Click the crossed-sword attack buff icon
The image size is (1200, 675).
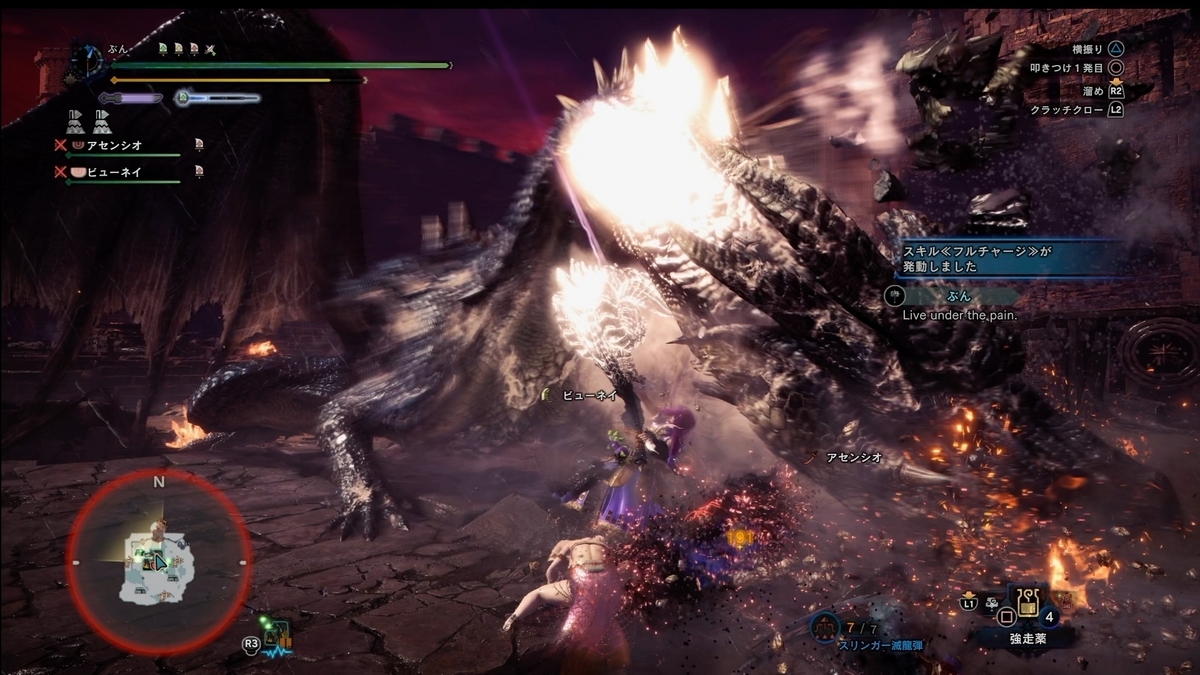[209, 48]
